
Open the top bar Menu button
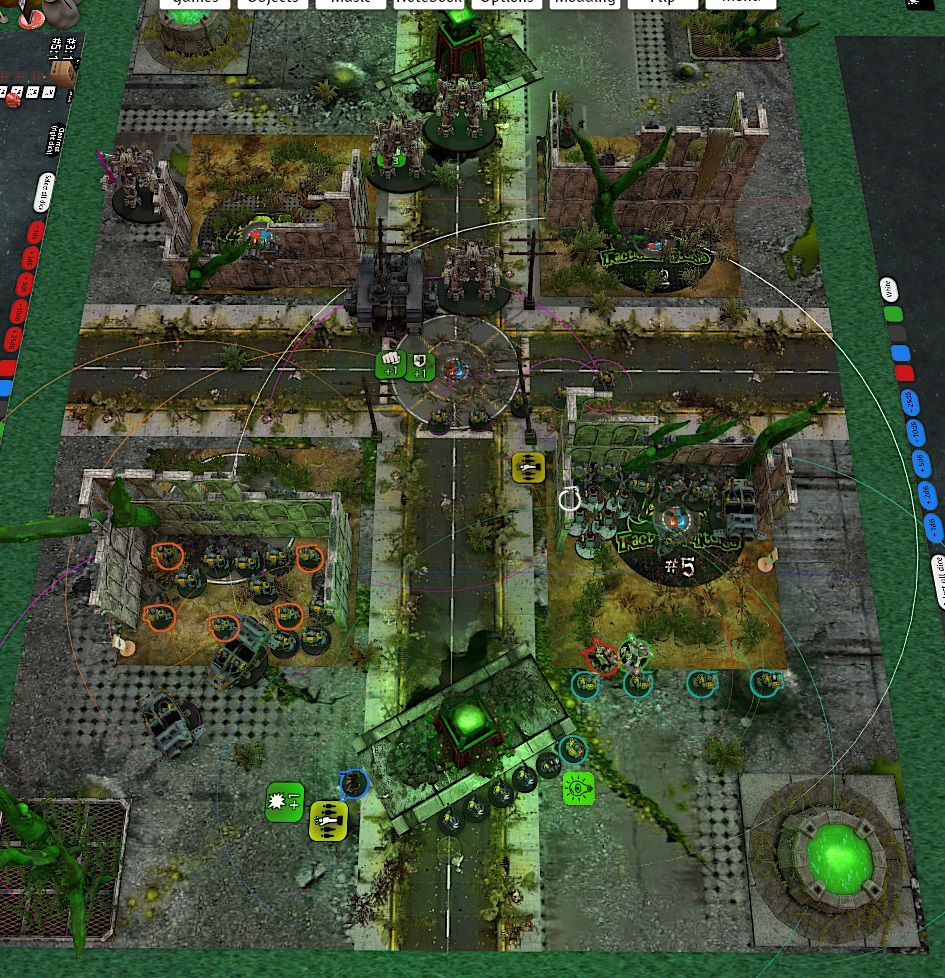(740, 3)
